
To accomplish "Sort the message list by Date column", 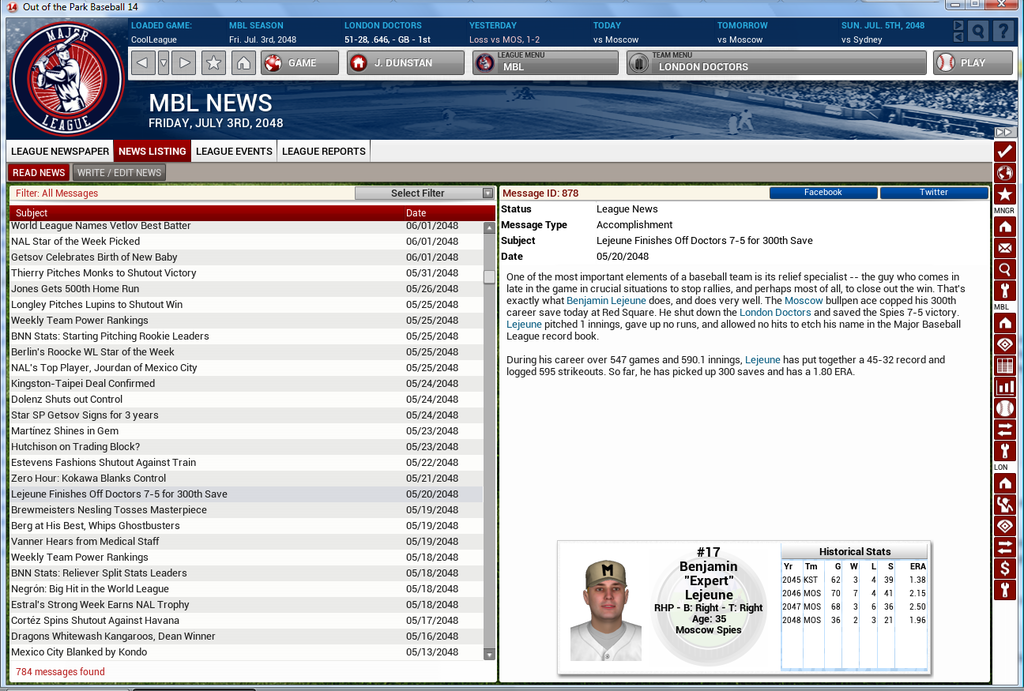I will [416, 213].
